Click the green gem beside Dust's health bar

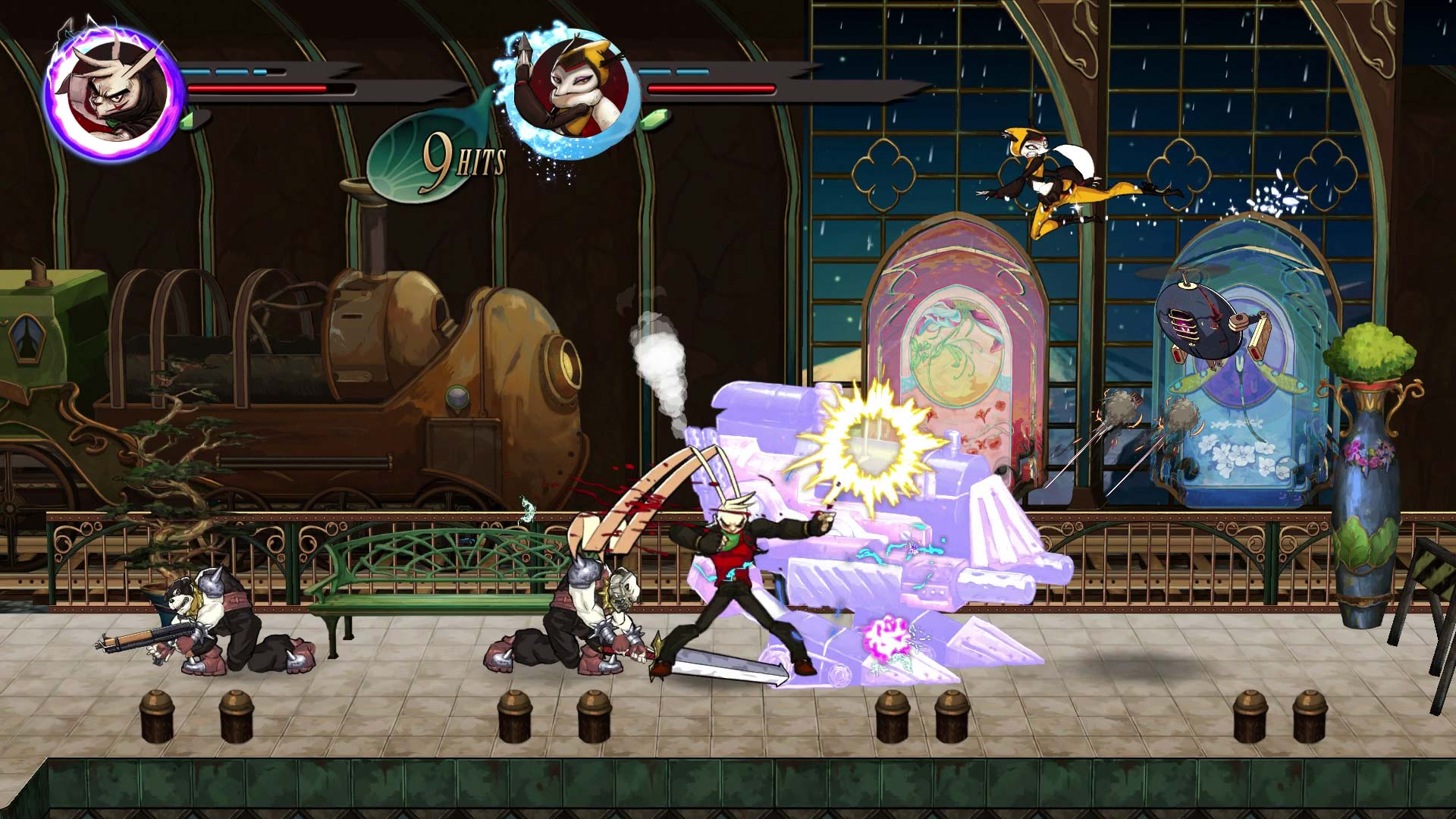coord(188,121)
